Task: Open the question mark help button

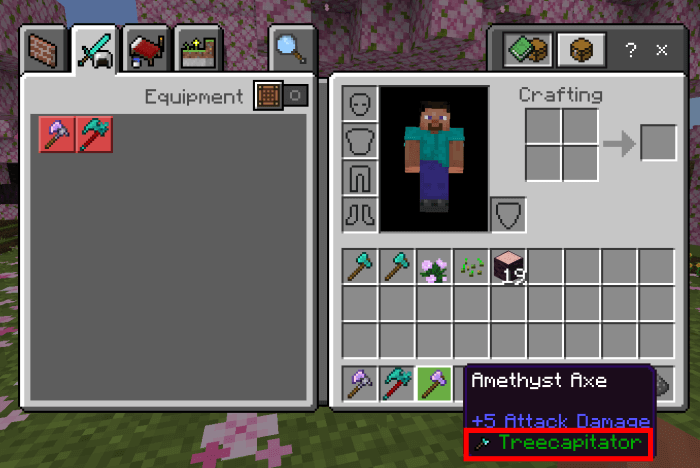Action: [630, 49]
